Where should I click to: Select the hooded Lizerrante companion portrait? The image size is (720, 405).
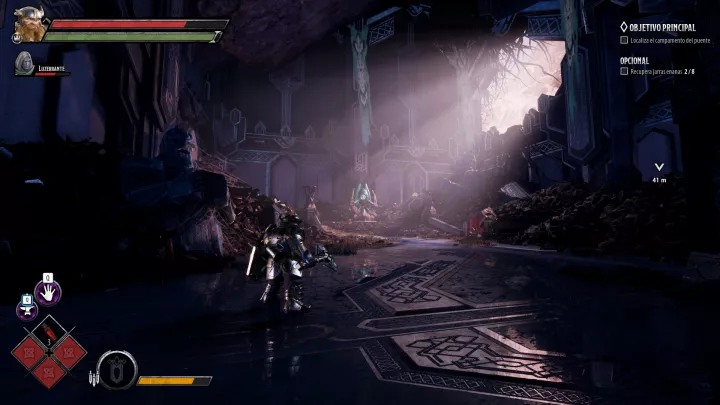[x=24, y=66]
